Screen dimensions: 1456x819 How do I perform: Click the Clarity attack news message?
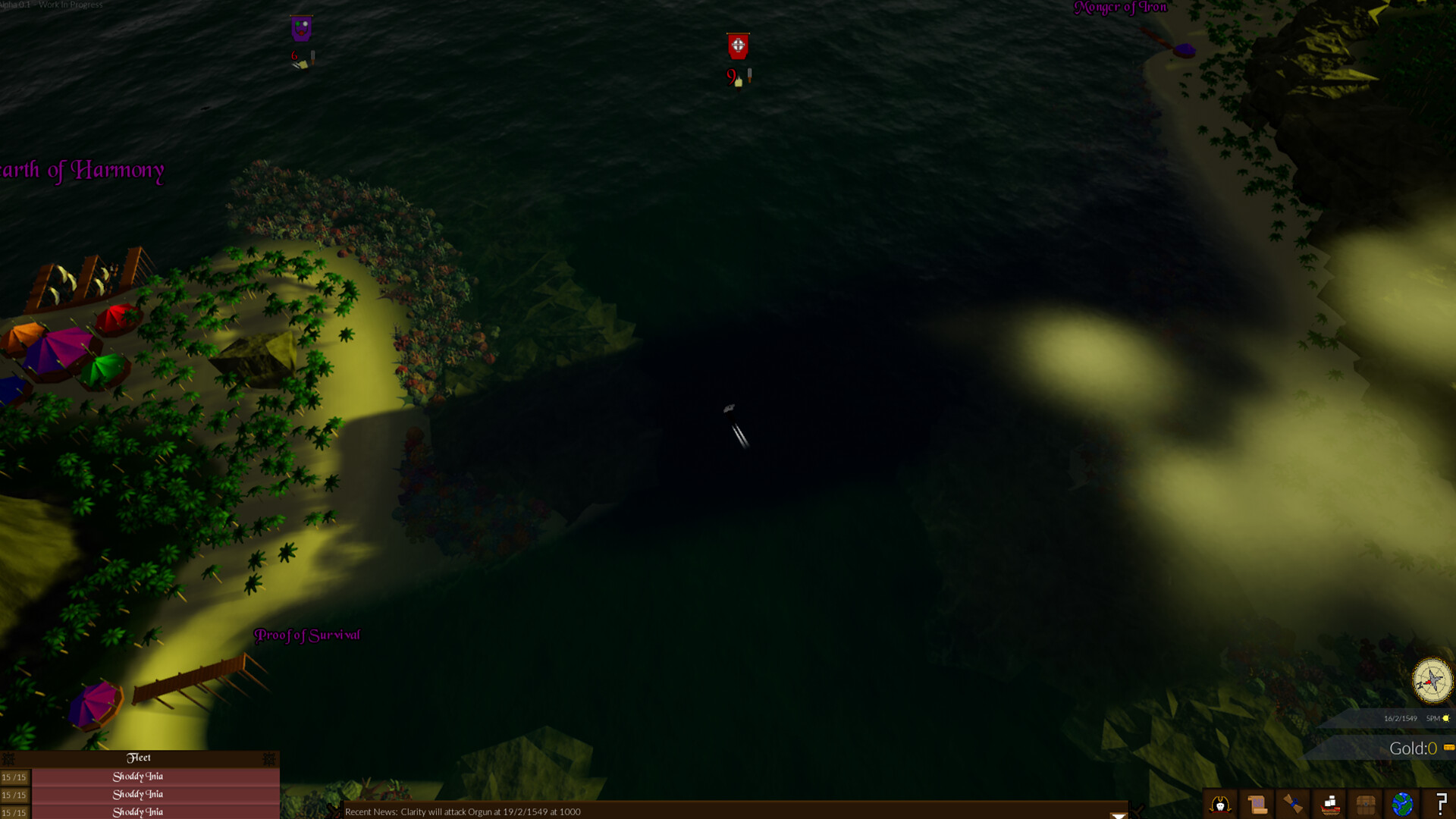tap(463, 811)
